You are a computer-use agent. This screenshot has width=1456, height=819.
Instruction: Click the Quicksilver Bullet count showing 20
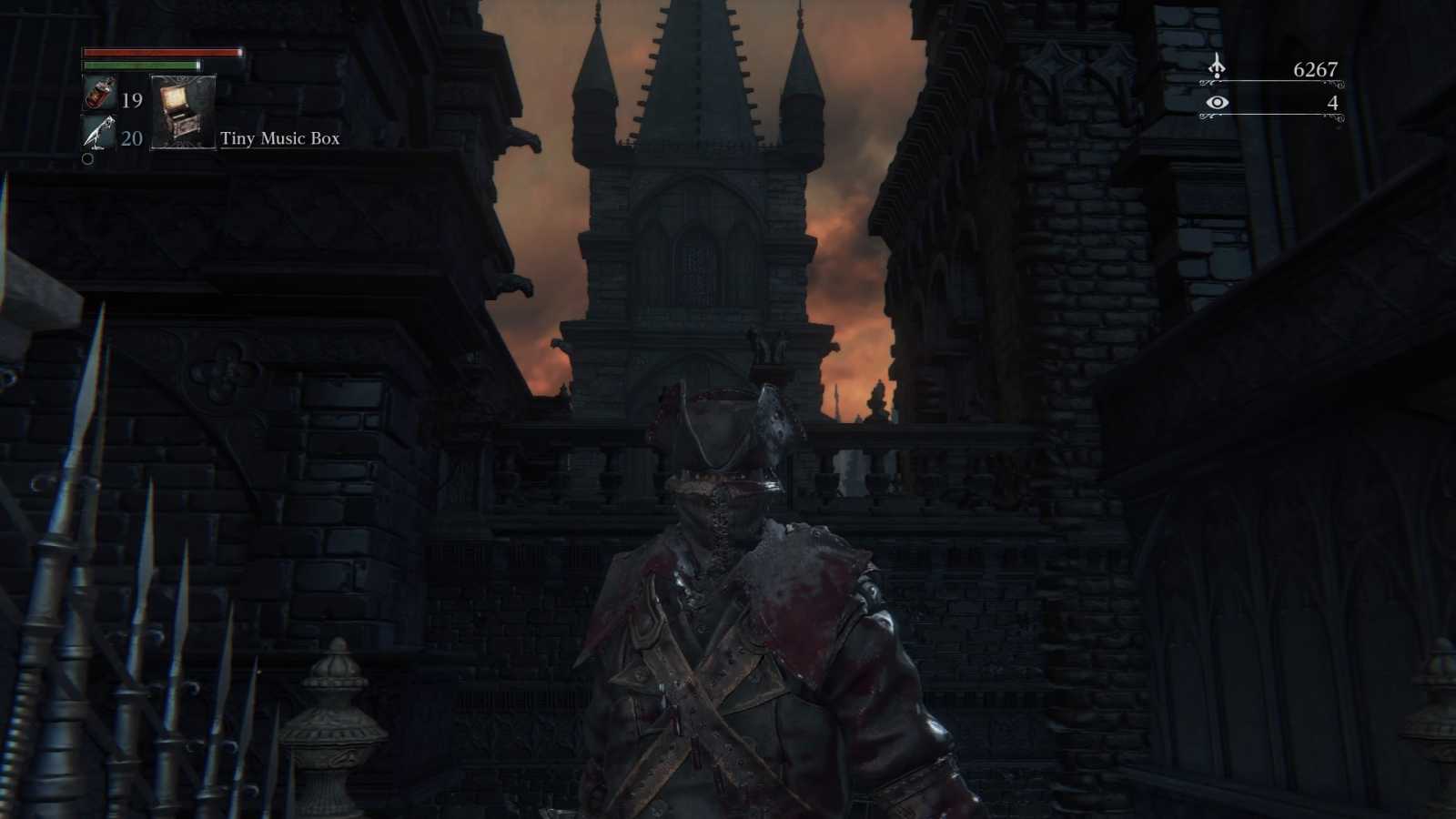pyautogui.click(x=132, y=138)
